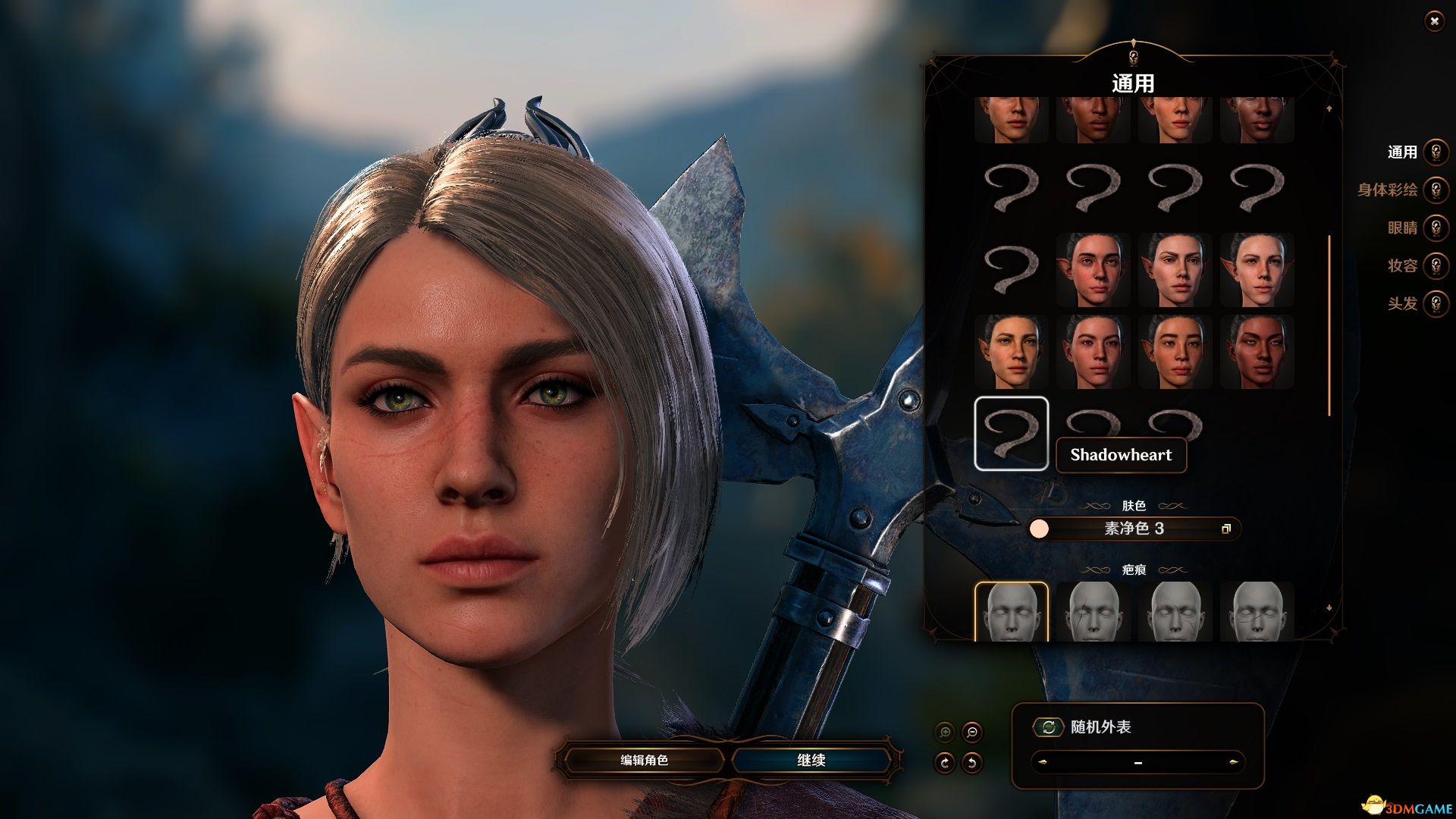
Task: Open the 素净色 3 skin tone dropdown
Action: pyautogui.click(x=1134, y=529)
